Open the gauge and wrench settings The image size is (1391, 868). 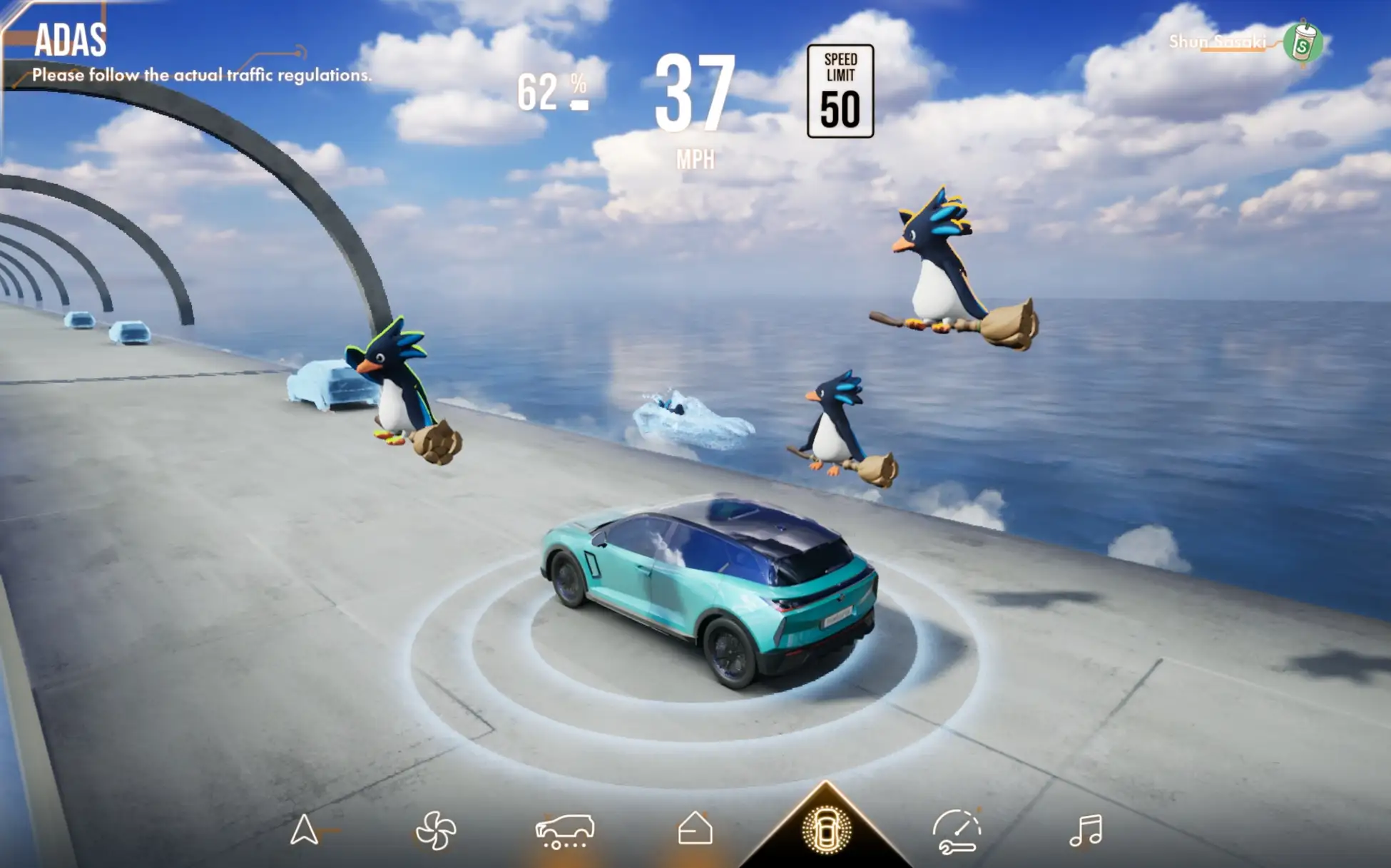(957, 831)
